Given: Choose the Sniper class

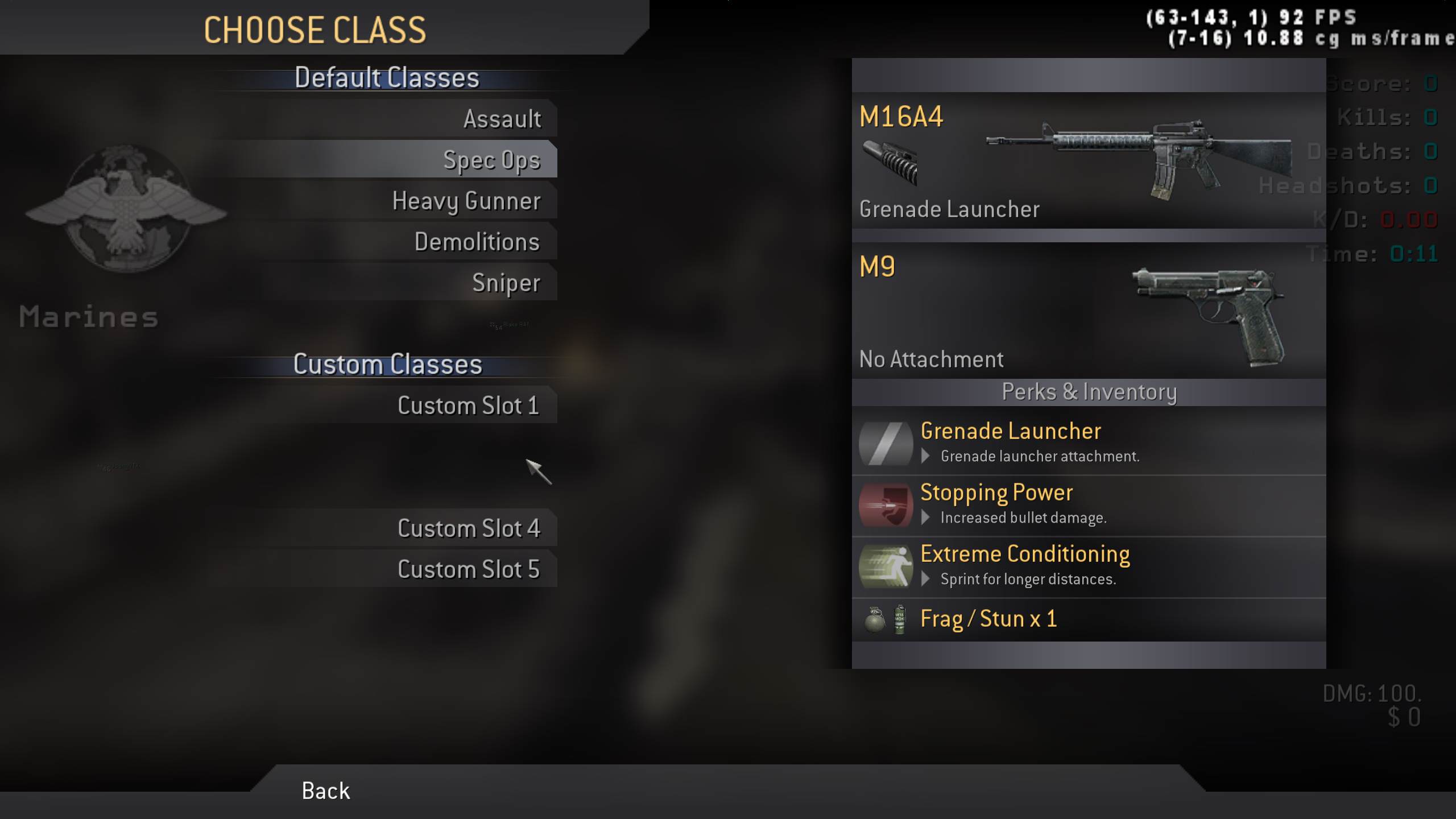Looking at the screenshot, I should pyautogui.click(x=506, y=283).
